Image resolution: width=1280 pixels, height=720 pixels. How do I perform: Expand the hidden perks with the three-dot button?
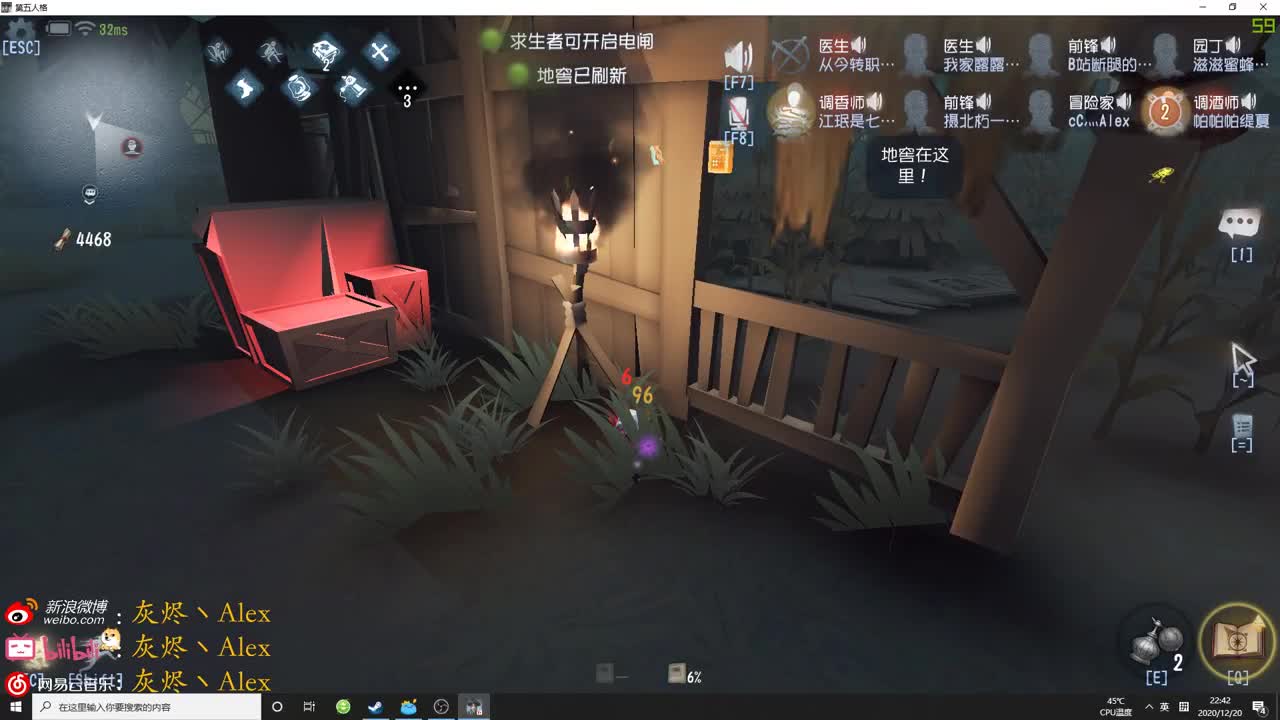tap(407, 87)
